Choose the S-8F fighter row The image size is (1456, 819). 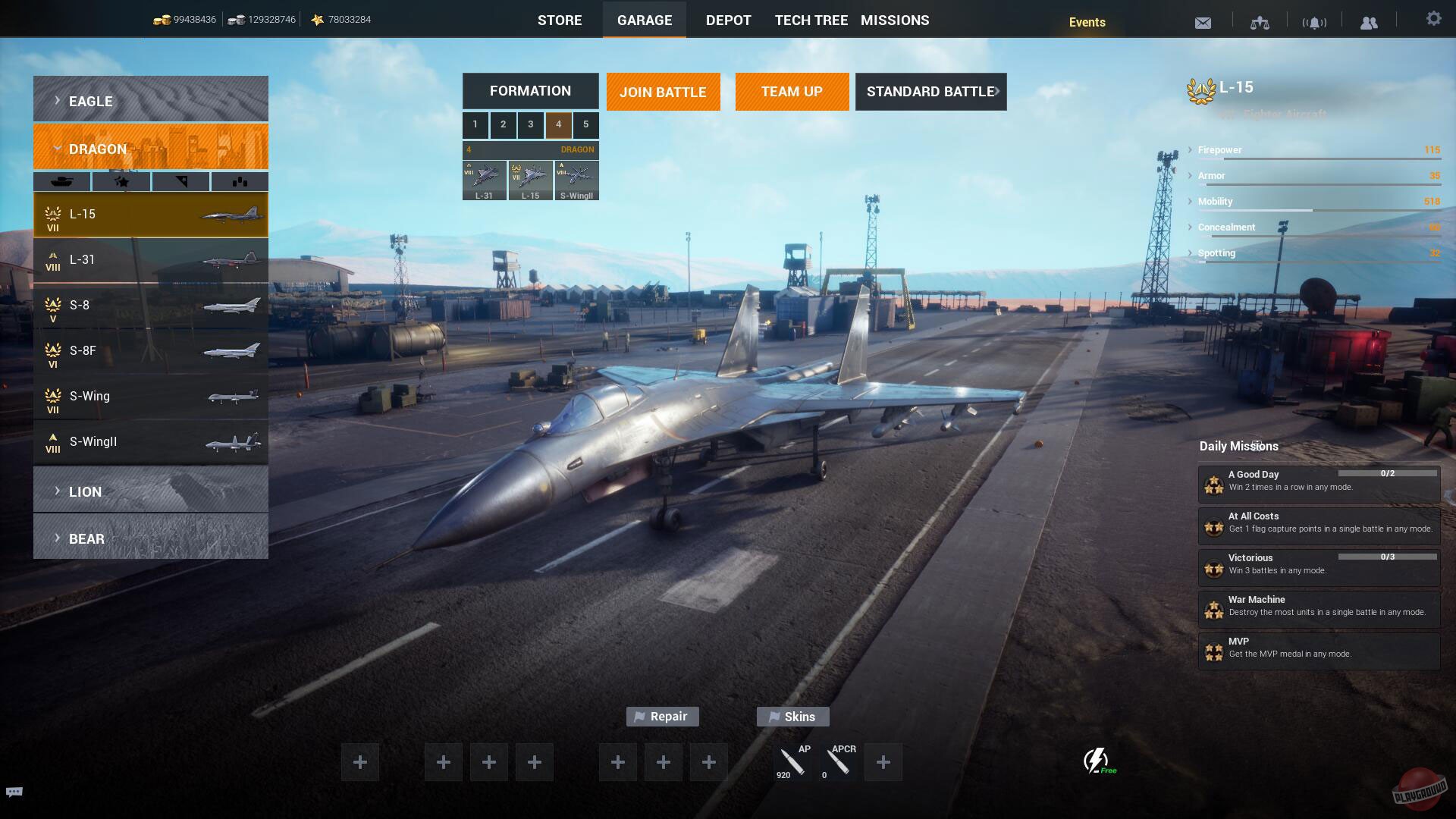click(x=150, y=351)
